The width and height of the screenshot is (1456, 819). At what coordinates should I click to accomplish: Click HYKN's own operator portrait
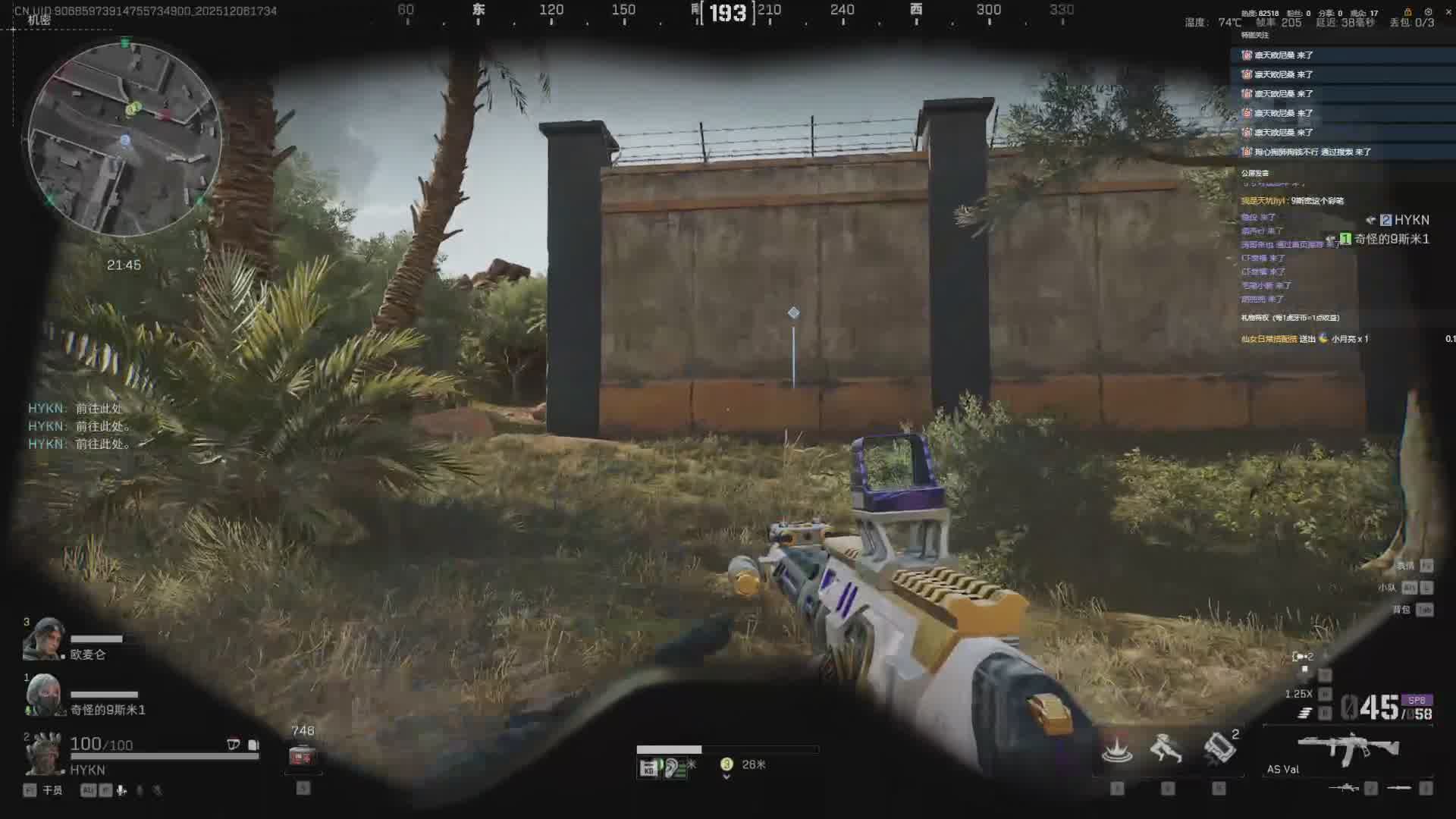pos(44,753)
